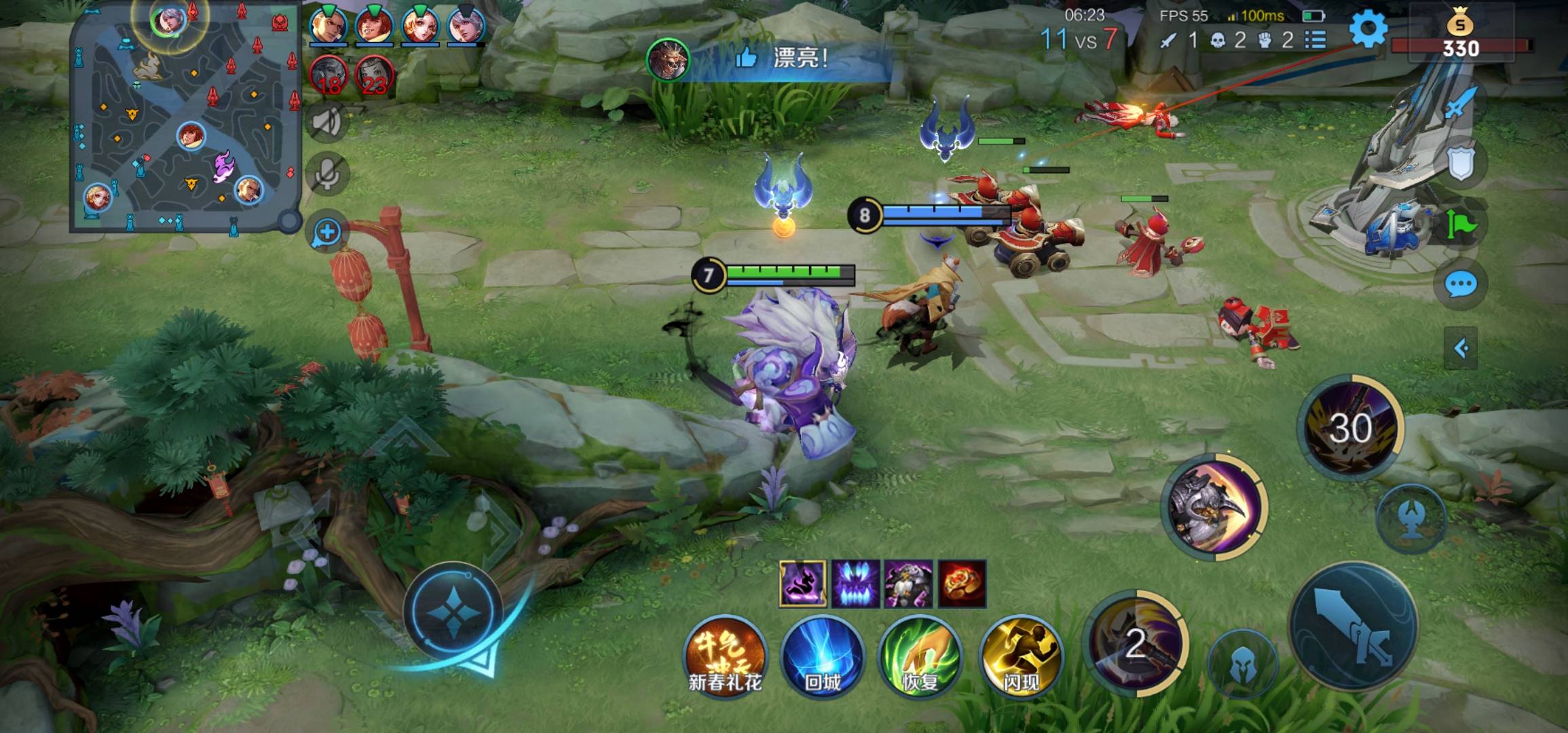Activate the armored beast second skill
The width and height of the screenshot is (1568, 733).
tap(1214, 507)
